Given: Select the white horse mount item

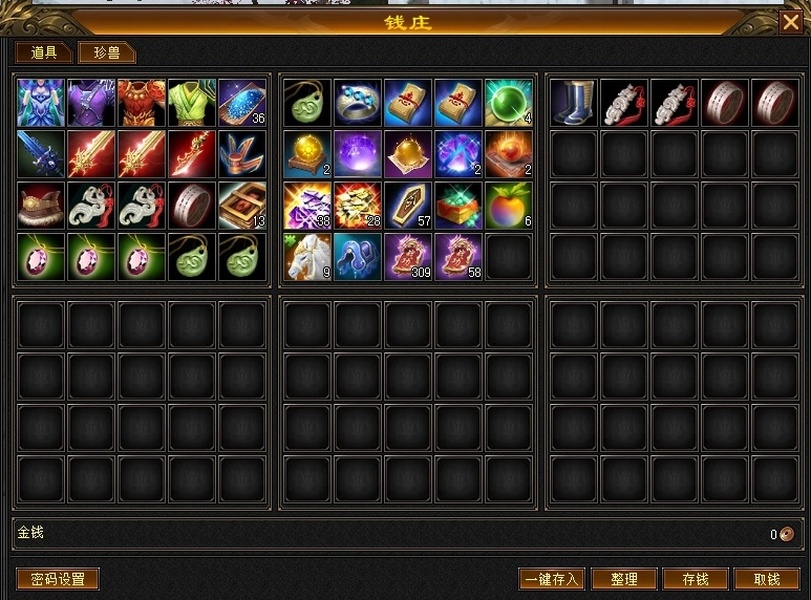Looking at the screenshot, I should 308,257.
